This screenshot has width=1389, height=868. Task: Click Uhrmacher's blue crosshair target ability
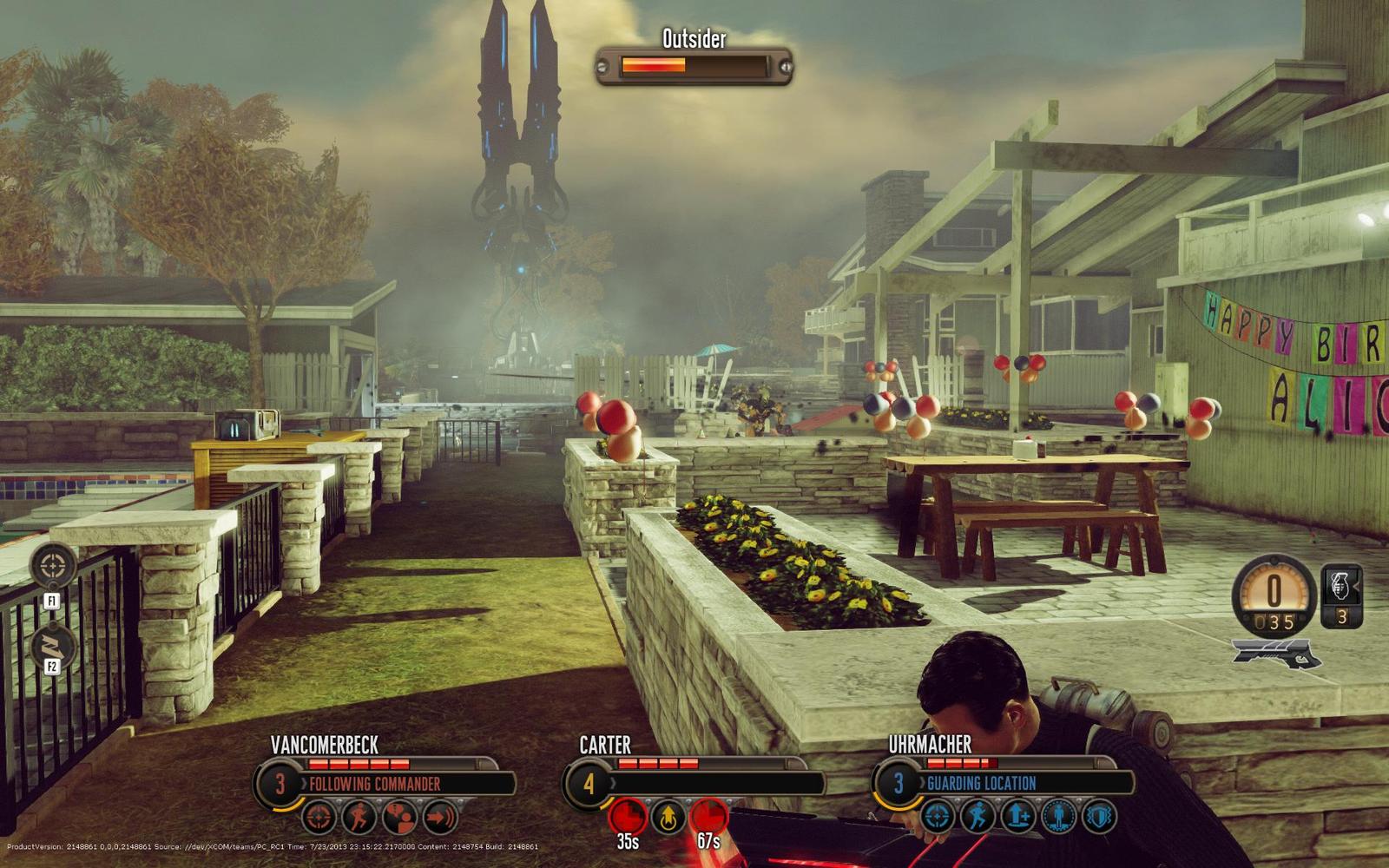938,817
